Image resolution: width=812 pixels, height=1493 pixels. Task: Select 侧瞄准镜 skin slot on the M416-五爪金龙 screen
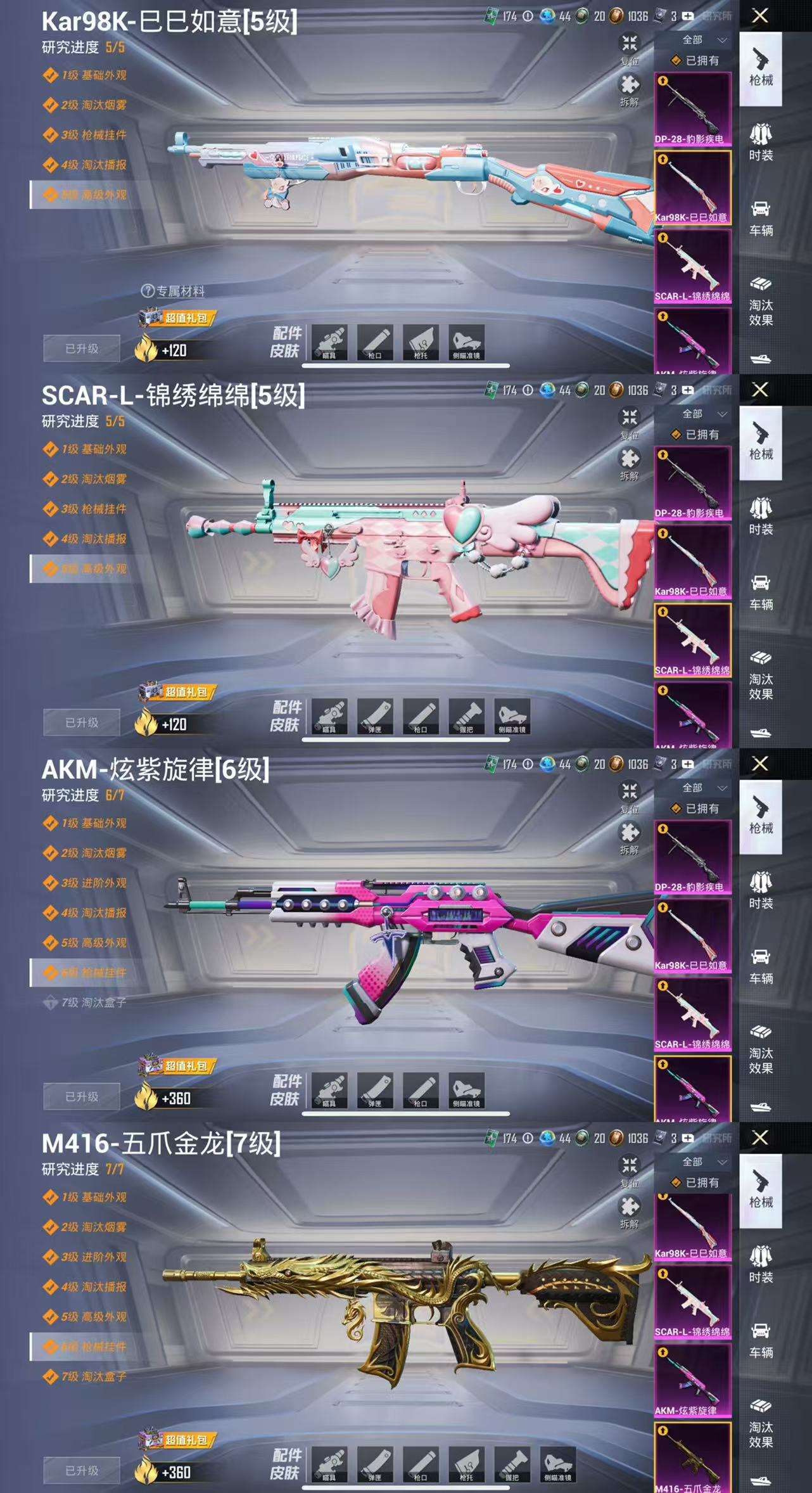(557, 1464)
